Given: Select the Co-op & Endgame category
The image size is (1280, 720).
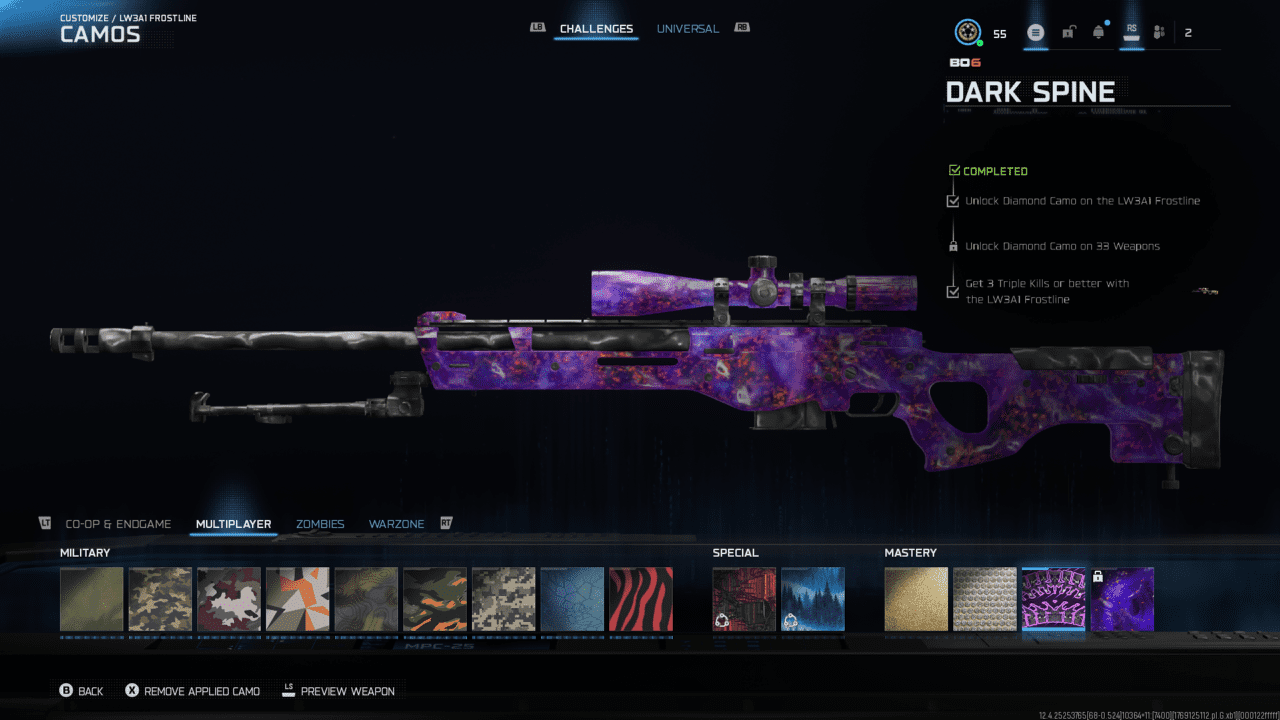Looking at the screenshot, I should click(x=118, y=524).
